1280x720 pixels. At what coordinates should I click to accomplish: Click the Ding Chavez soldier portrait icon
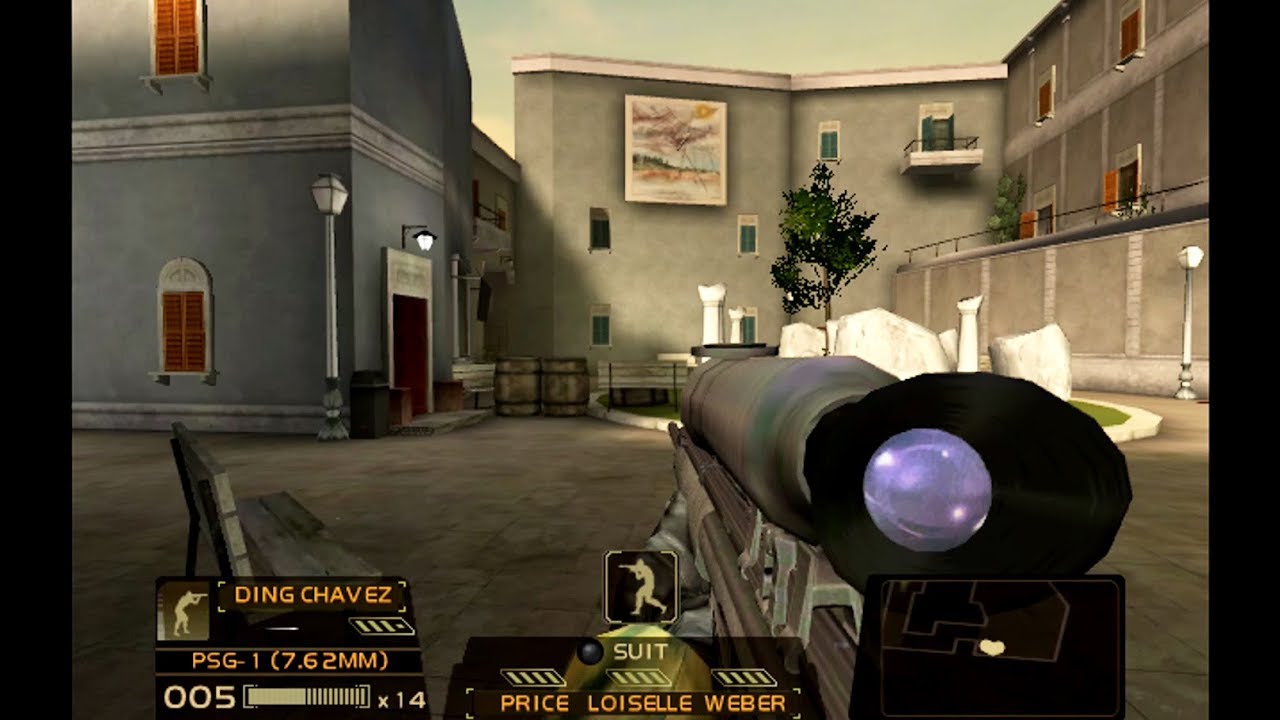click(x=184, y=610)
